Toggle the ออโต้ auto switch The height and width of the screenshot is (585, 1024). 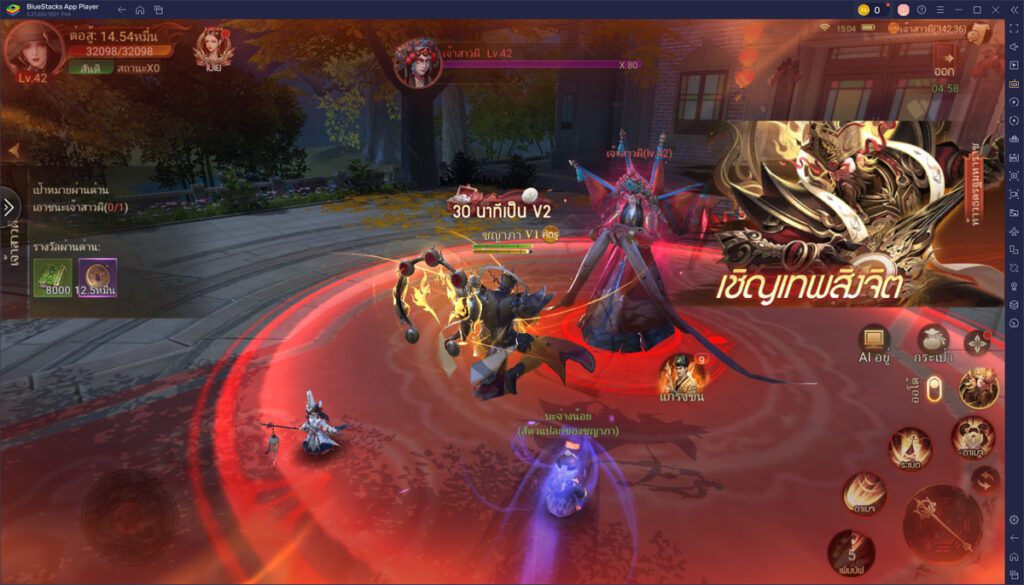tap(934, 389)
